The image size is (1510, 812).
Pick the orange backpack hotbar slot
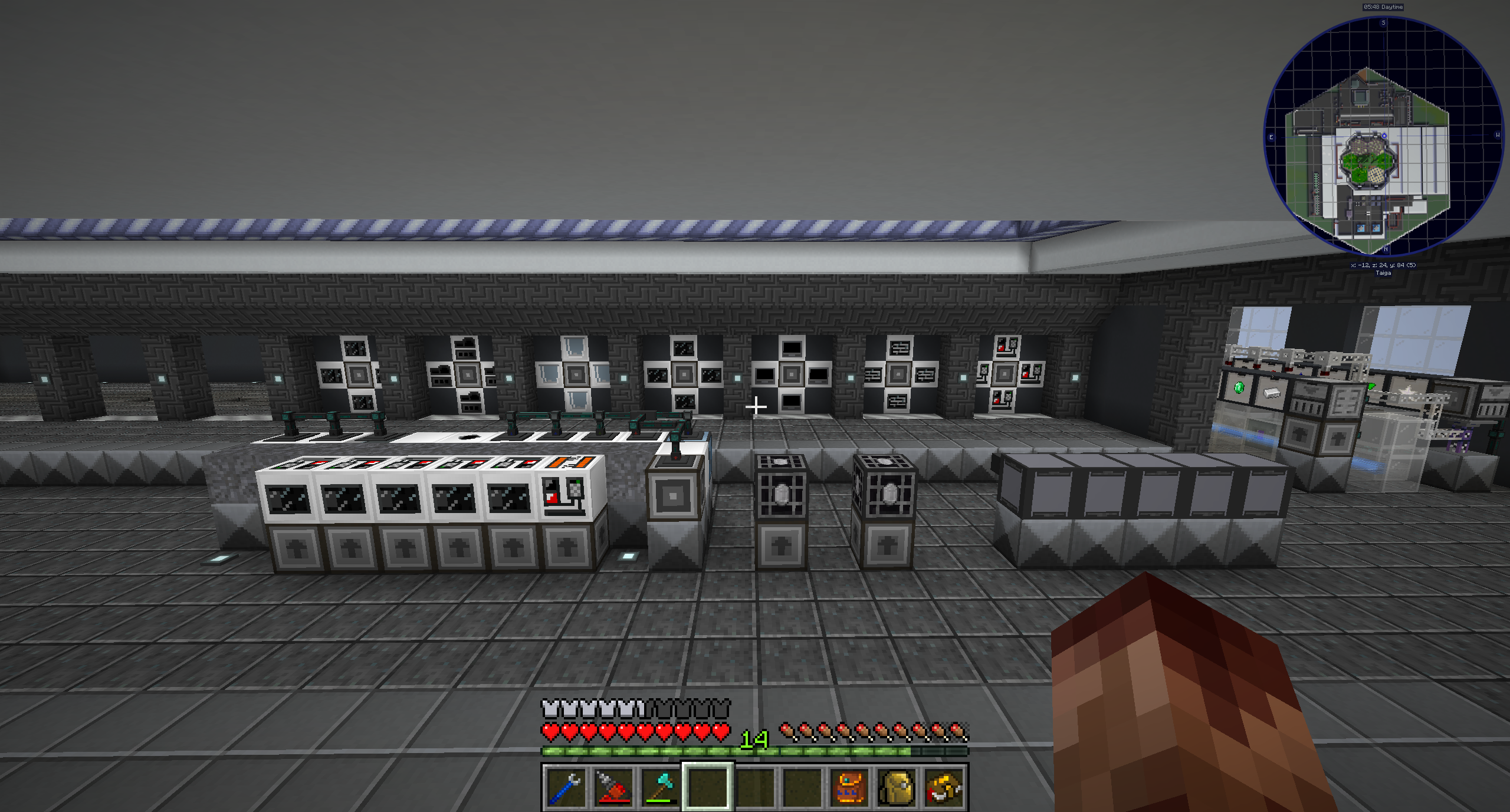pyautogui.click(x=849, y=788)
